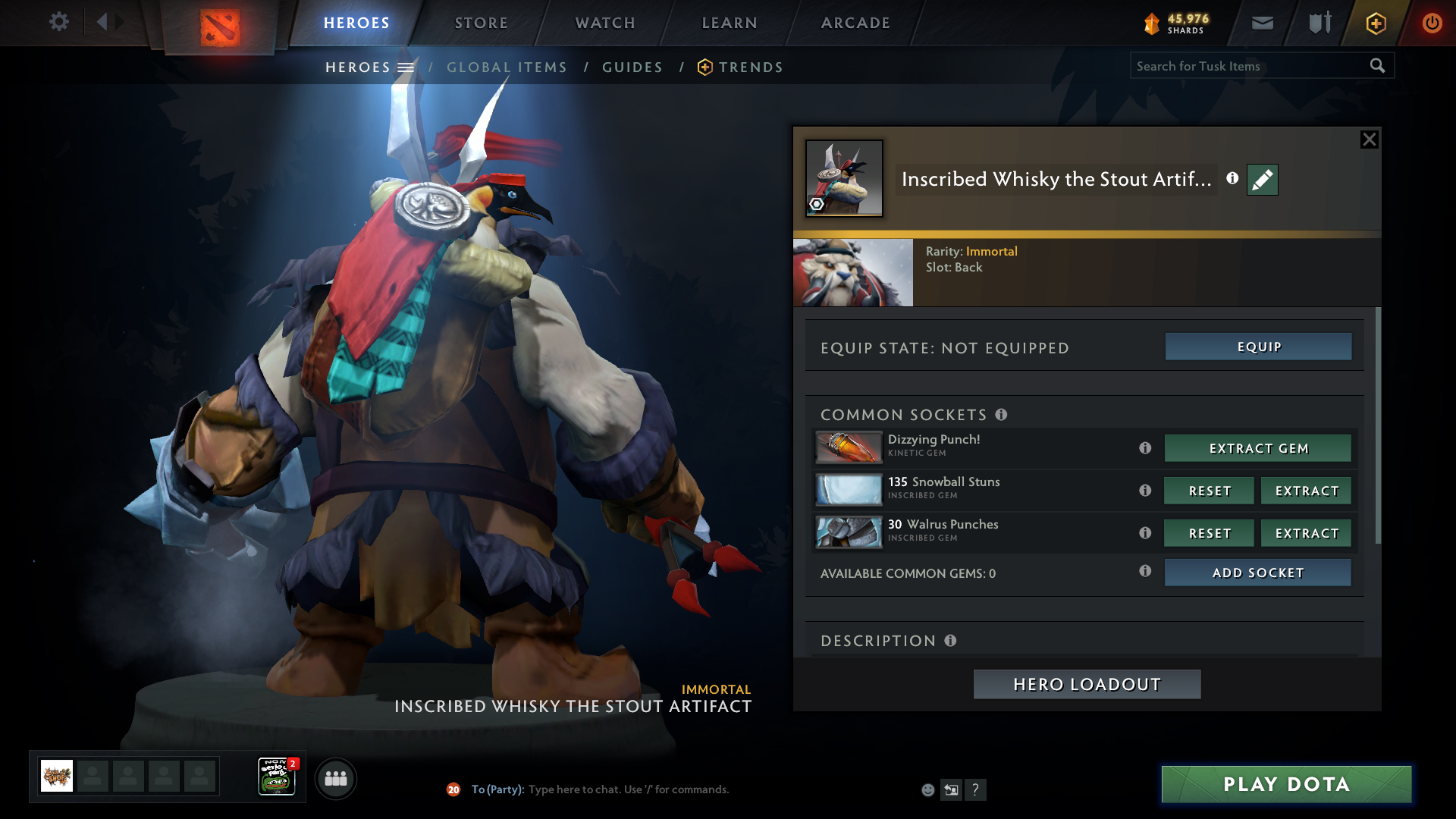Image resolution: width=1456 pixels, height=819 pixels.
Task: Select the Arcade tab
Action: pos(855,23)
